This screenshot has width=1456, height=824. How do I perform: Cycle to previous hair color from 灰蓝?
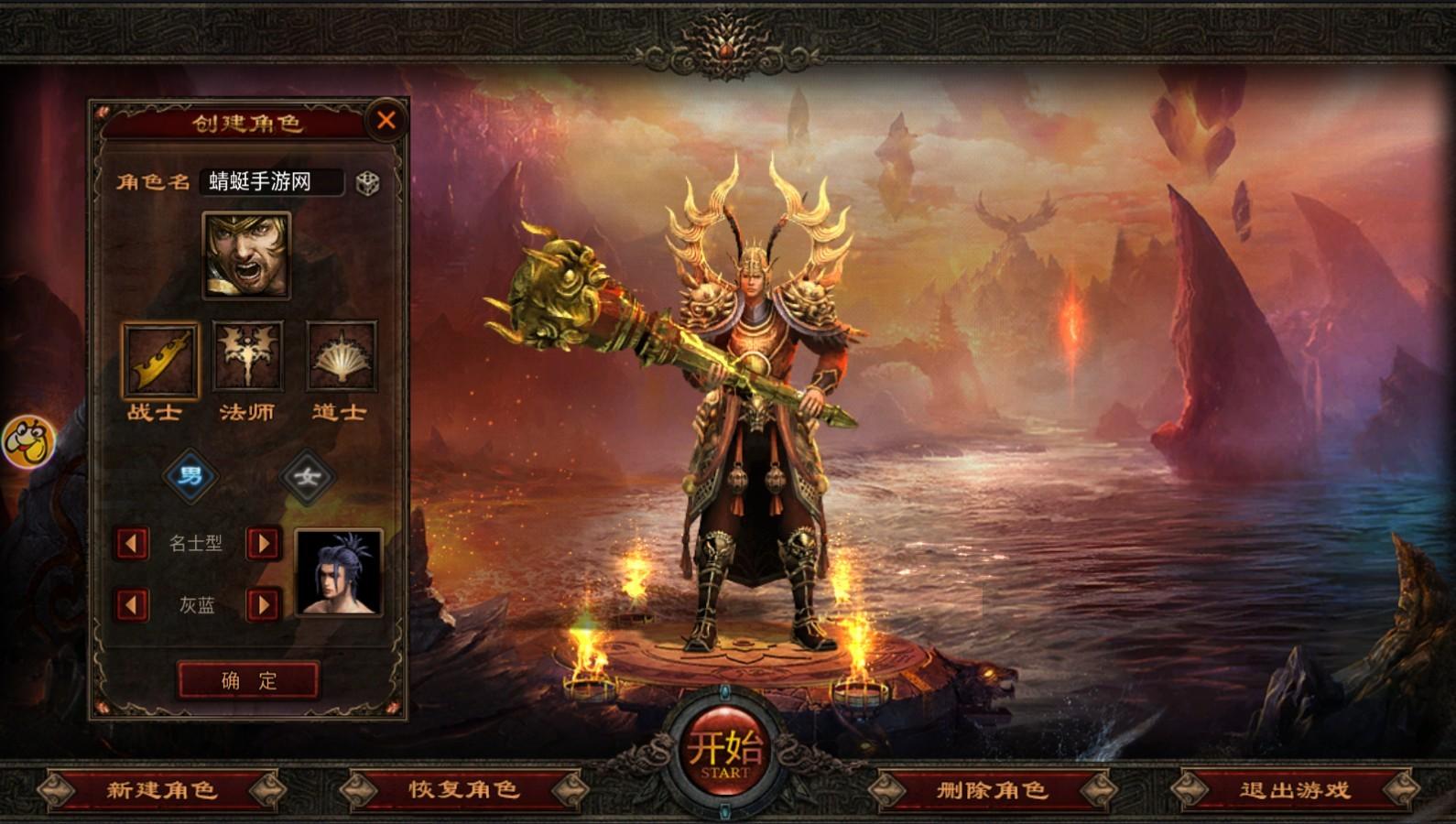coord(132,604)
